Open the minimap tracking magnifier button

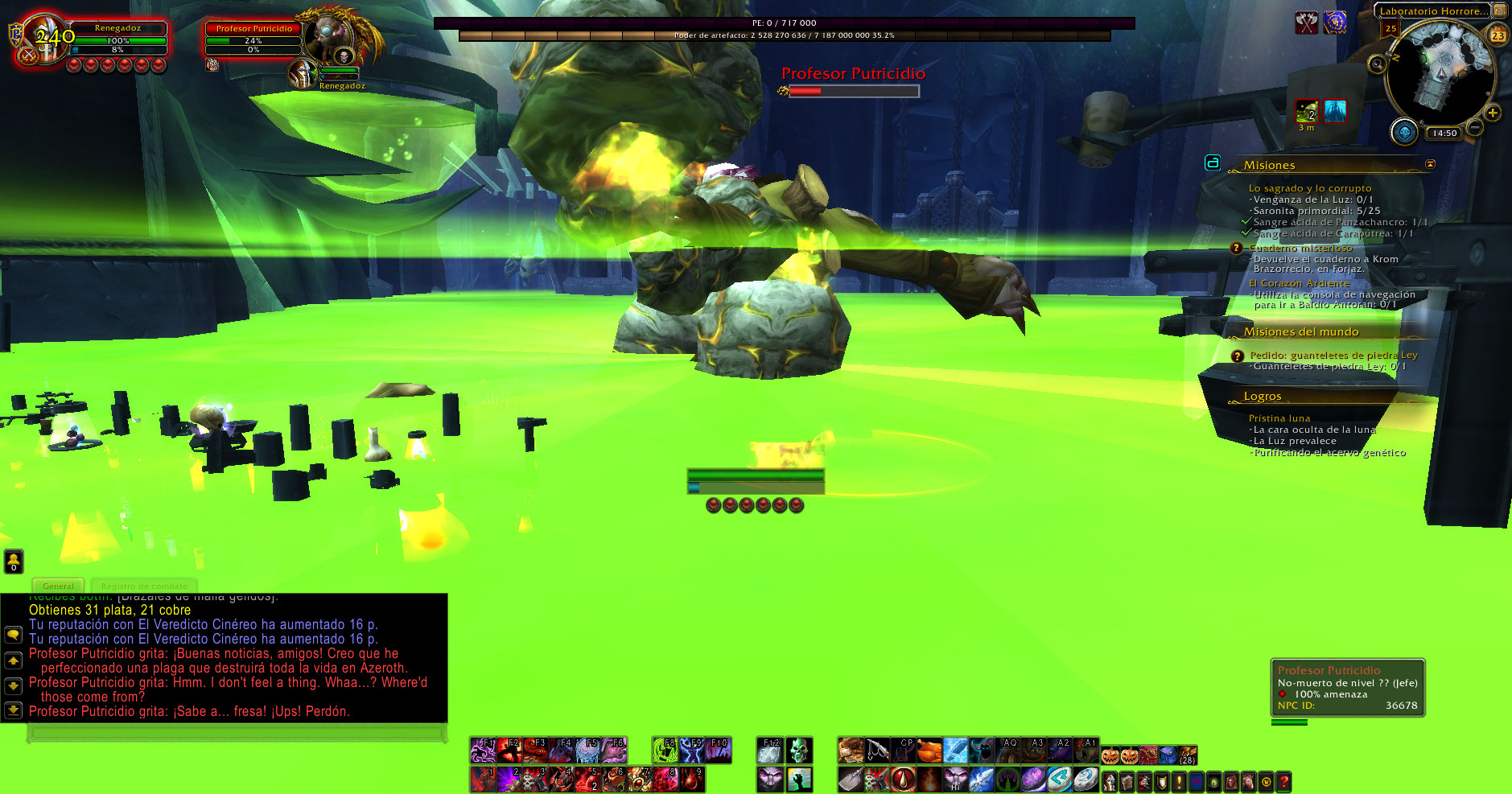click(x=1378, y=64)
